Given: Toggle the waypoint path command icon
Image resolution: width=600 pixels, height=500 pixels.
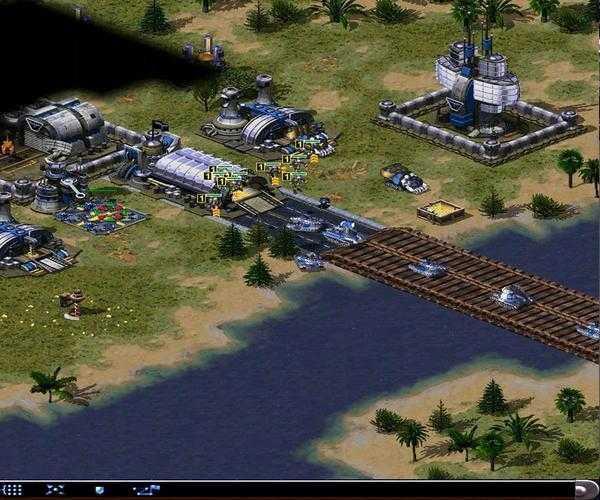Looking at the screenshot, I should [x=147, y=489].
